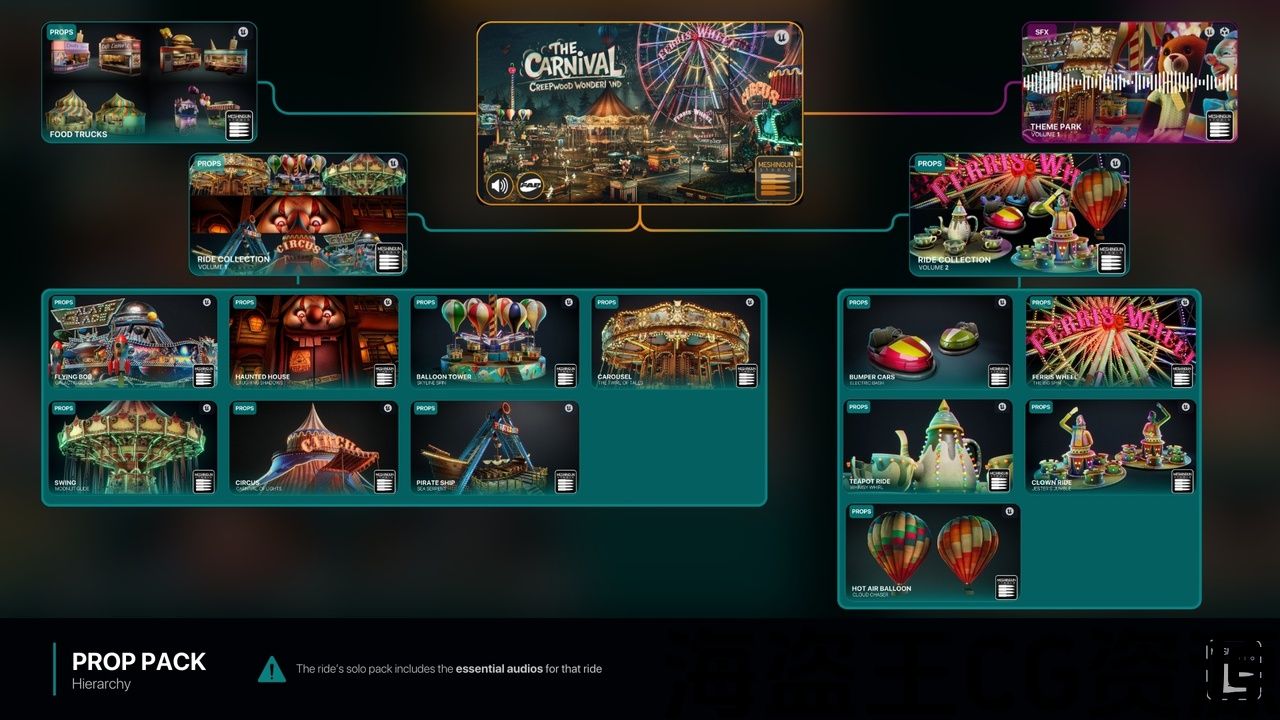Open the Carousel ride thumbnail
The width and height of the screenshot is (1280, 720).
pyautogui.click(x=676, y=341)
